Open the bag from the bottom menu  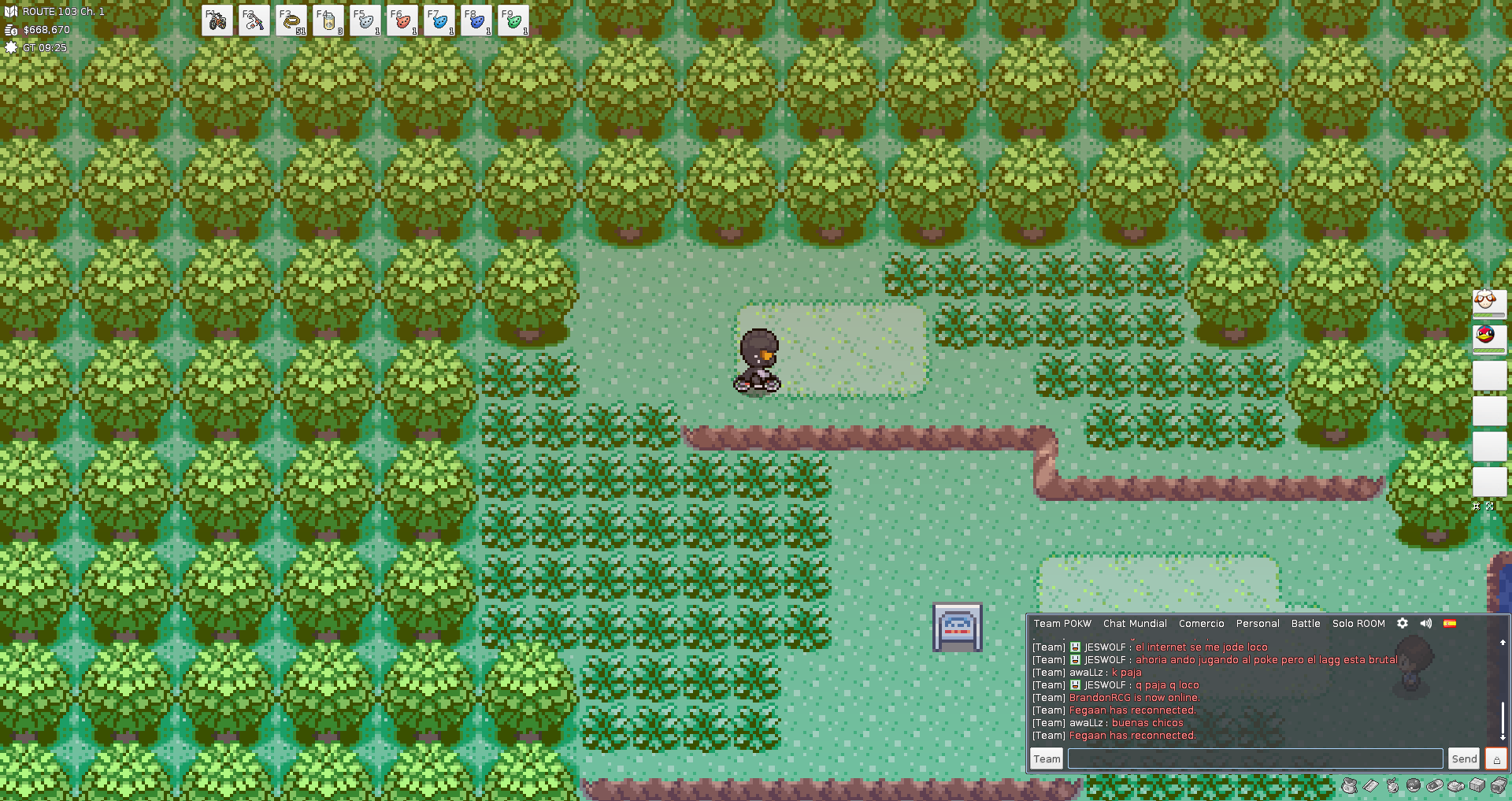point(1350,785)
